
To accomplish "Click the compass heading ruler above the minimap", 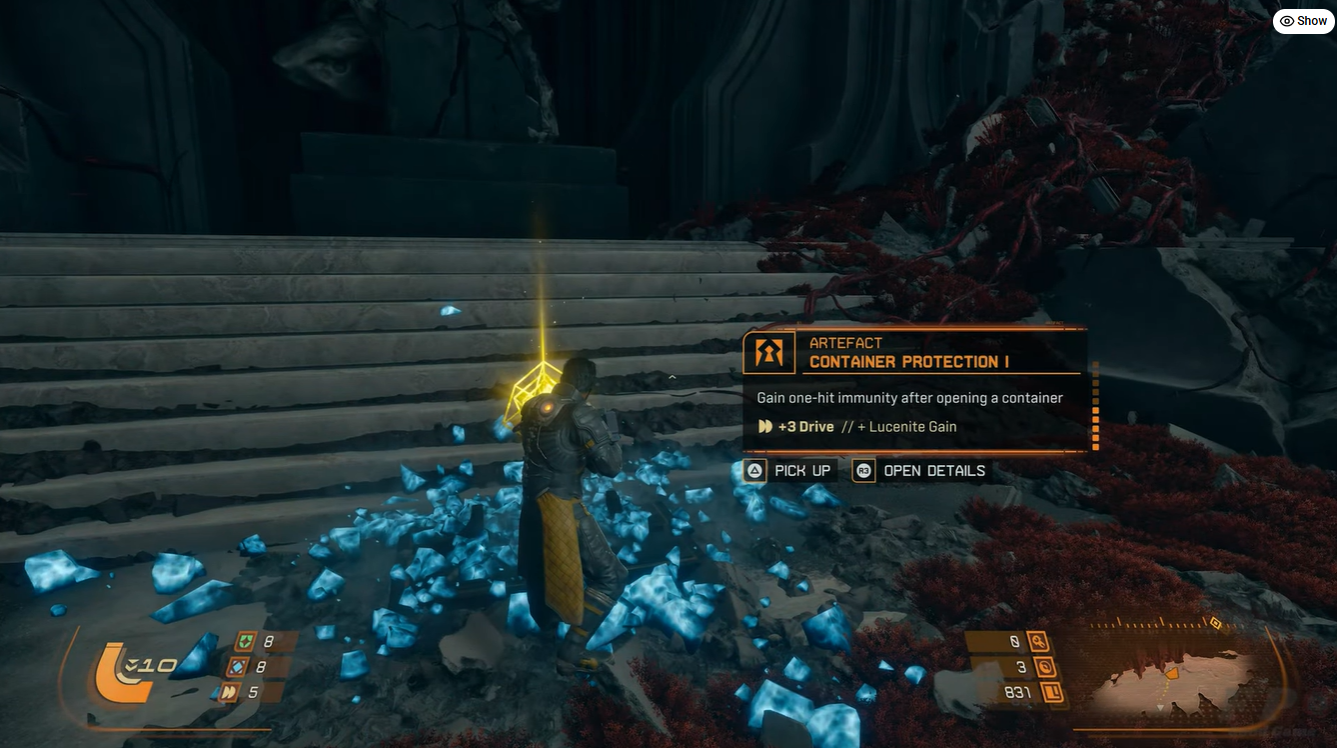I will (x=1152, y=623).
